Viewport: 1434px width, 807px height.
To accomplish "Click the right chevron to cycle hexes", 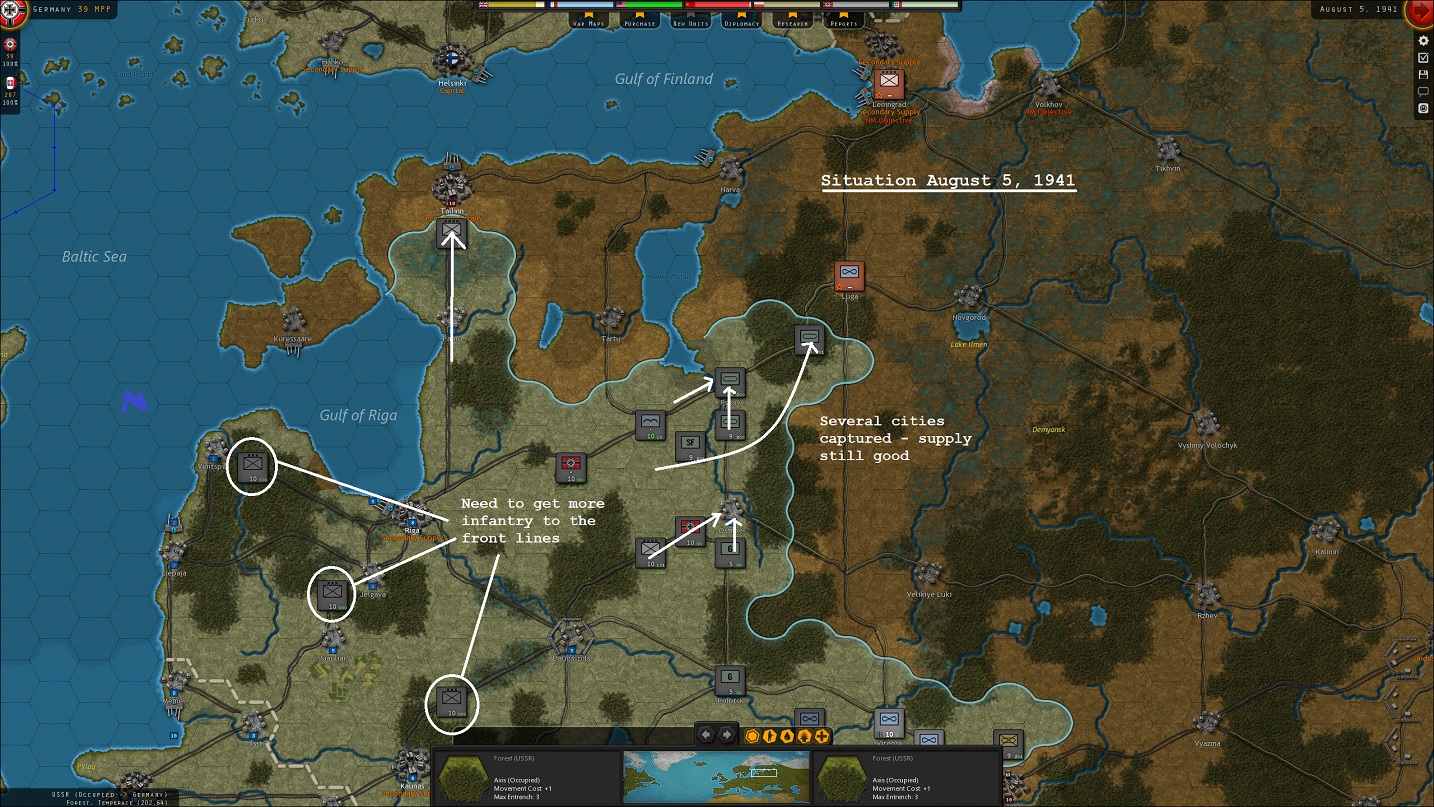I will coord(726,735).
